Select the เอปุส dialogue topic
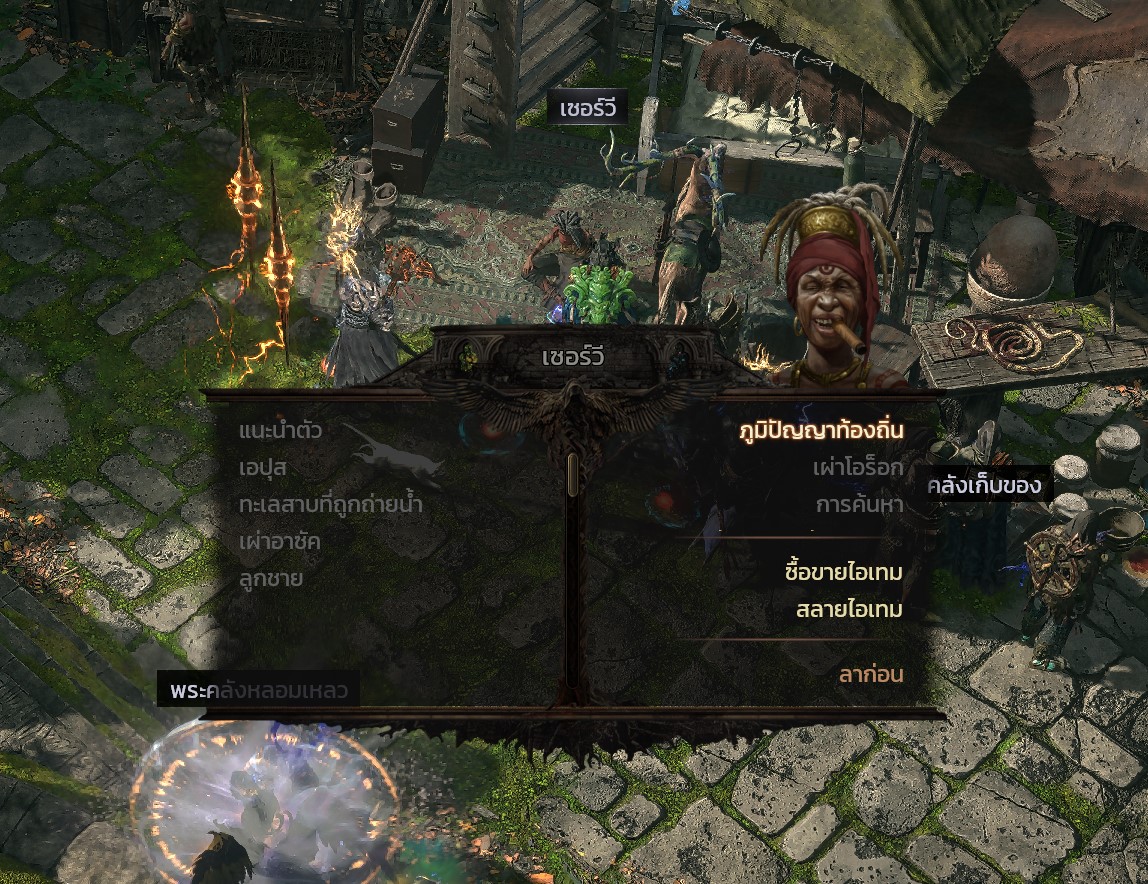 tap(264, 468)
